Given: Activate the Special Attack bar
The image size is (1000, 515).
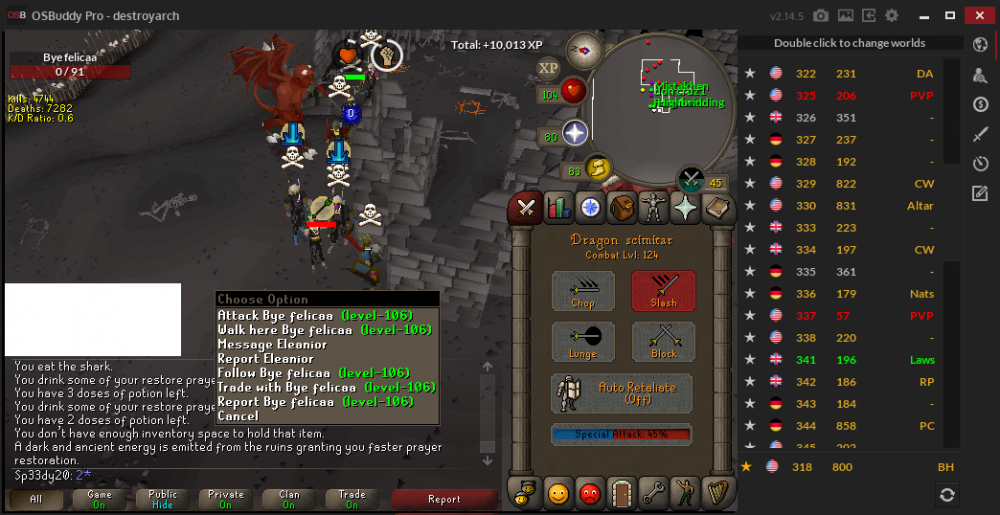Looking at the screenshot, I should 621,435.
